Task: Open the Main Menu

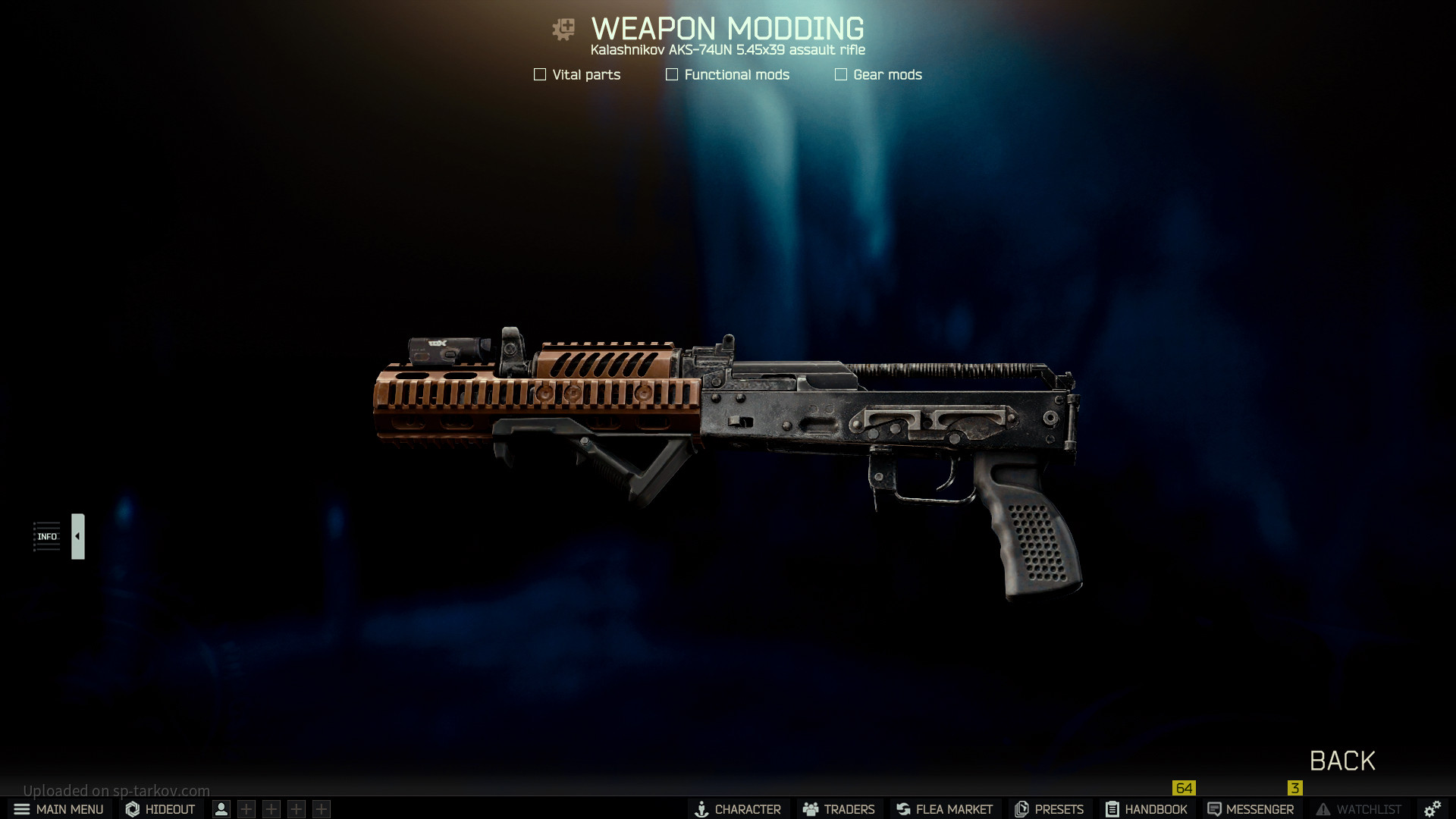Action: pos(58,809)
